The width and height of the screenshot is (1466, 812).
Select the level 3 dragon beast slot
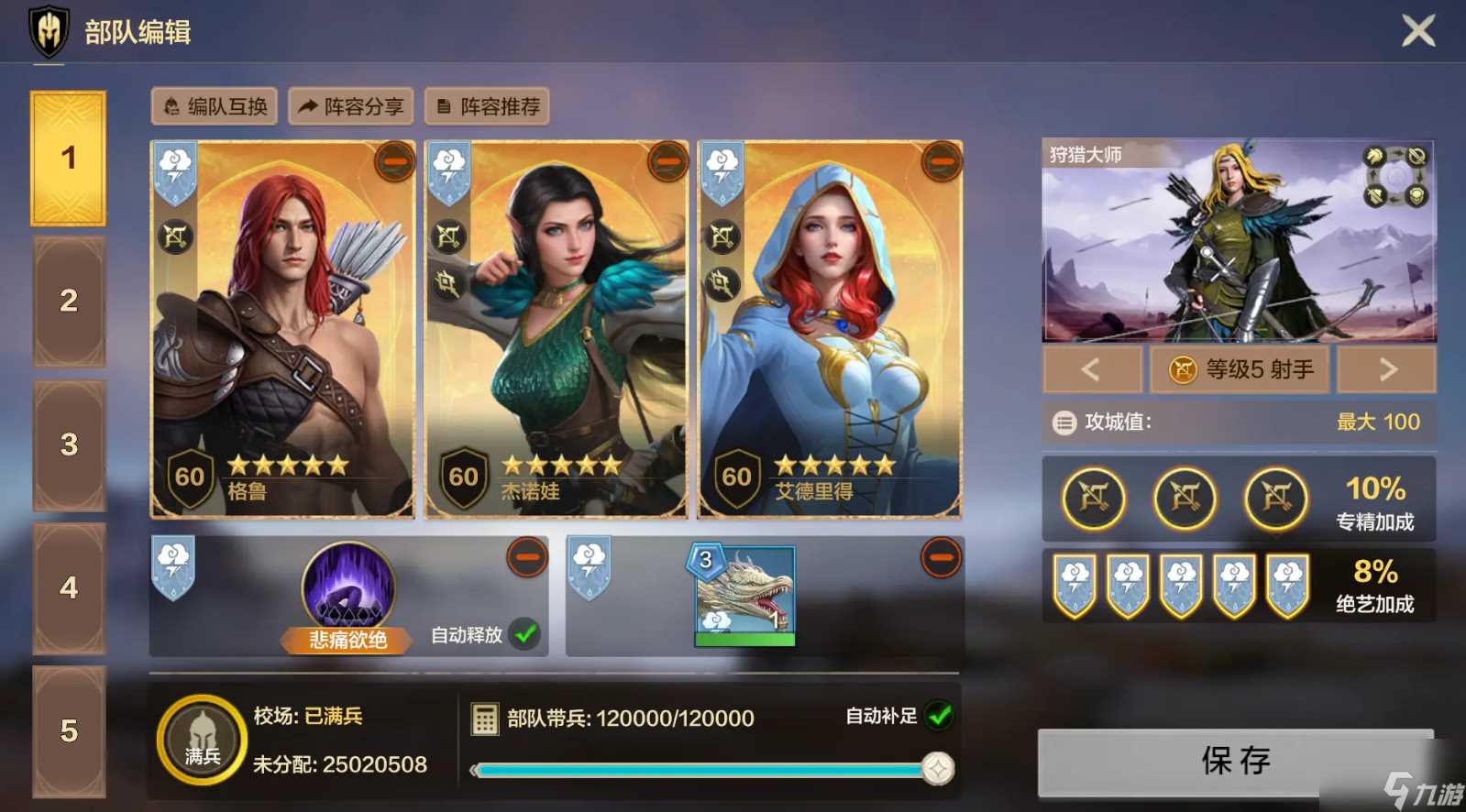[744, 594]
